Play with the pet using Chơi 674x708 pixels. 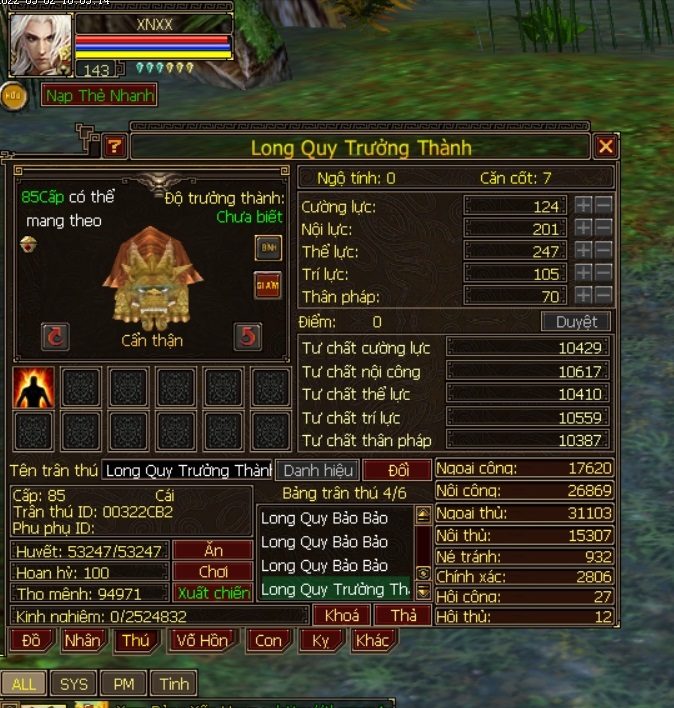coord(212,572)
